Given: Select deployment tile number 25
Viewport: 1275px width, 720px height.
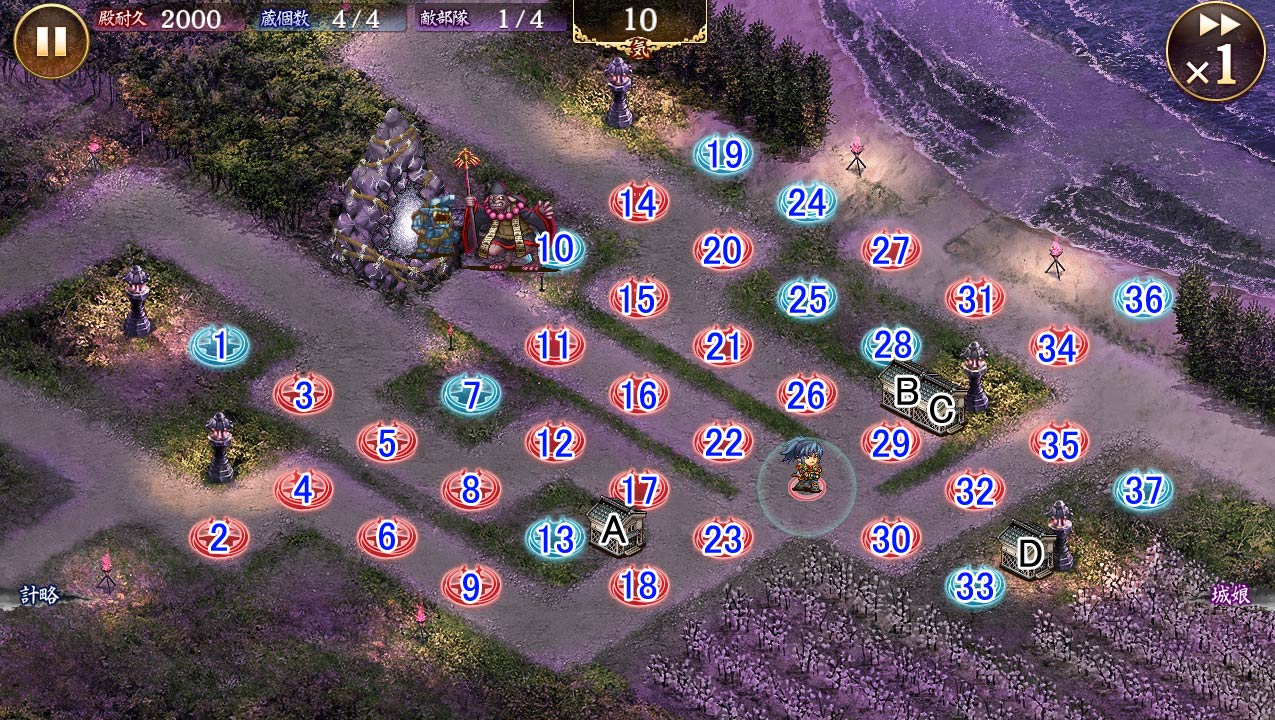Looking at the screenshot, I should [x=807, y=299].
